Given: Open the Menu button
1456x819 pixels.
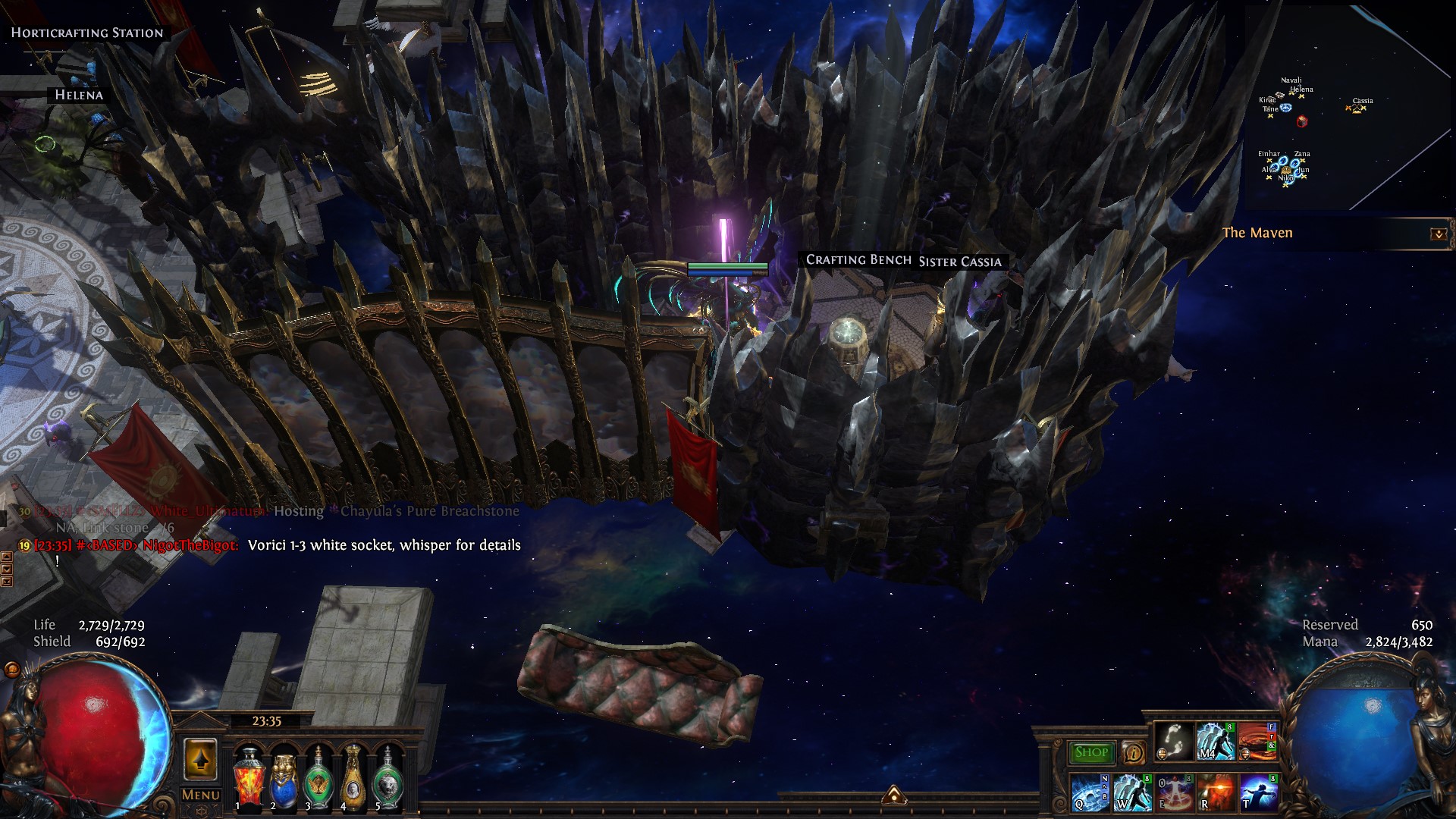Looking at the screenshot, I should [x=201, y=795].
